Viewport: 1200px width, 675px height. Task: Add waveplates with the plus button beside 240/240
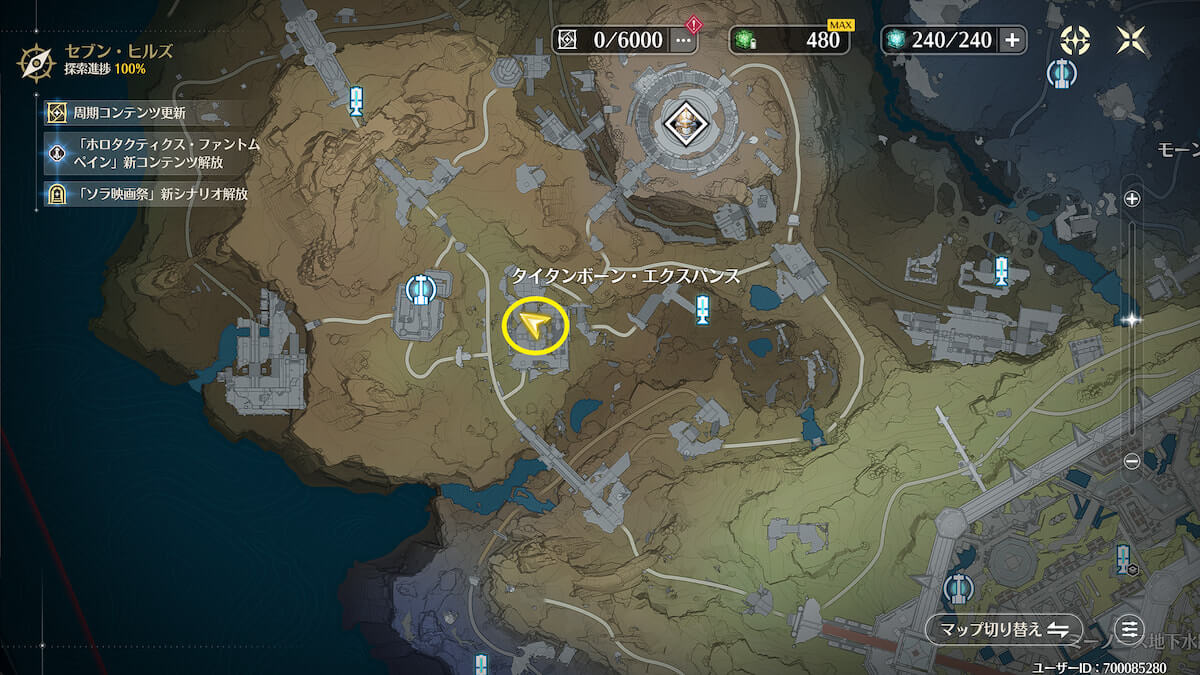point(1012,40)
